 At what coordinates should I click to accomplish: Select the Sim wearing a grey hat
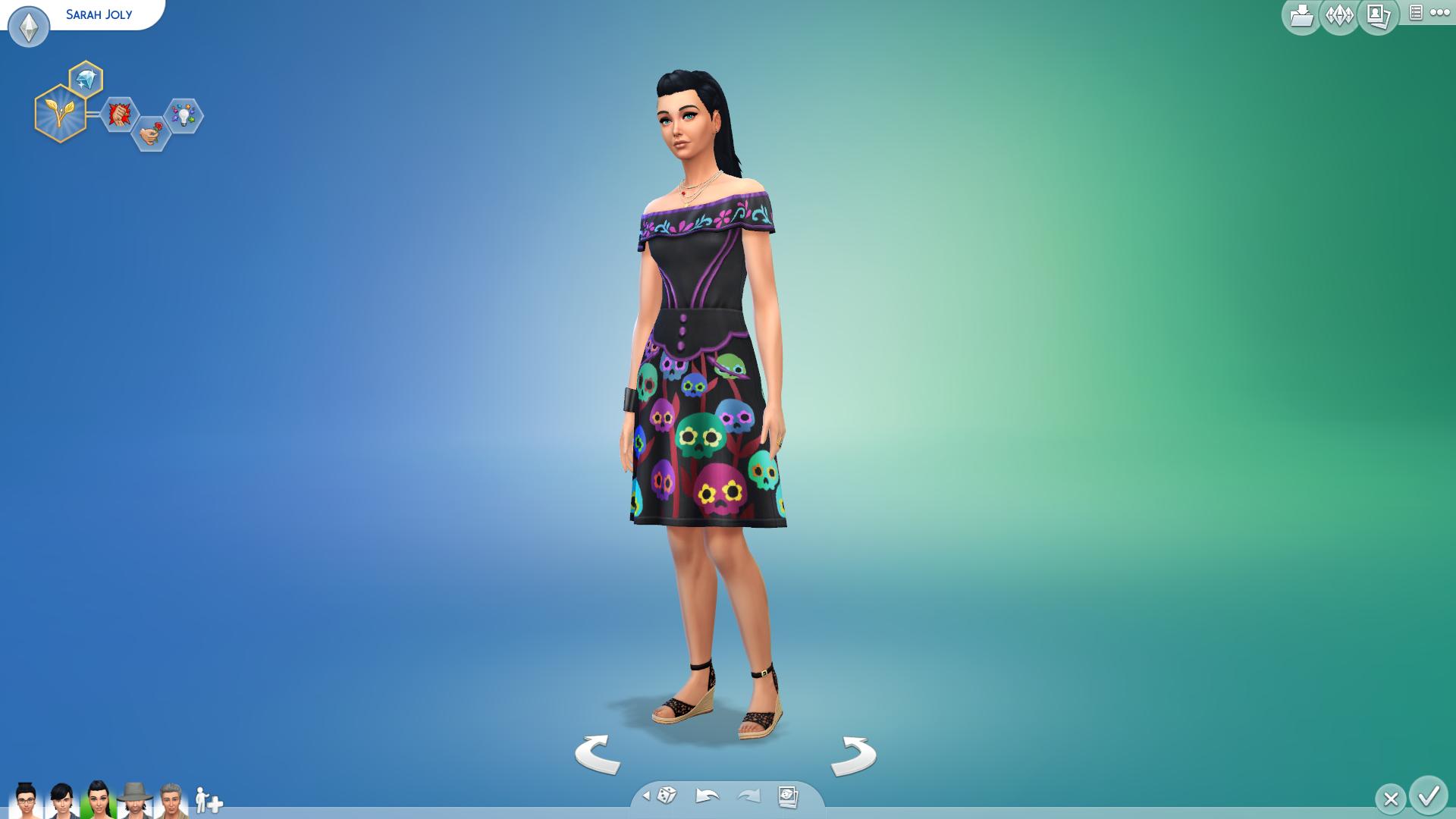[135, 800]
